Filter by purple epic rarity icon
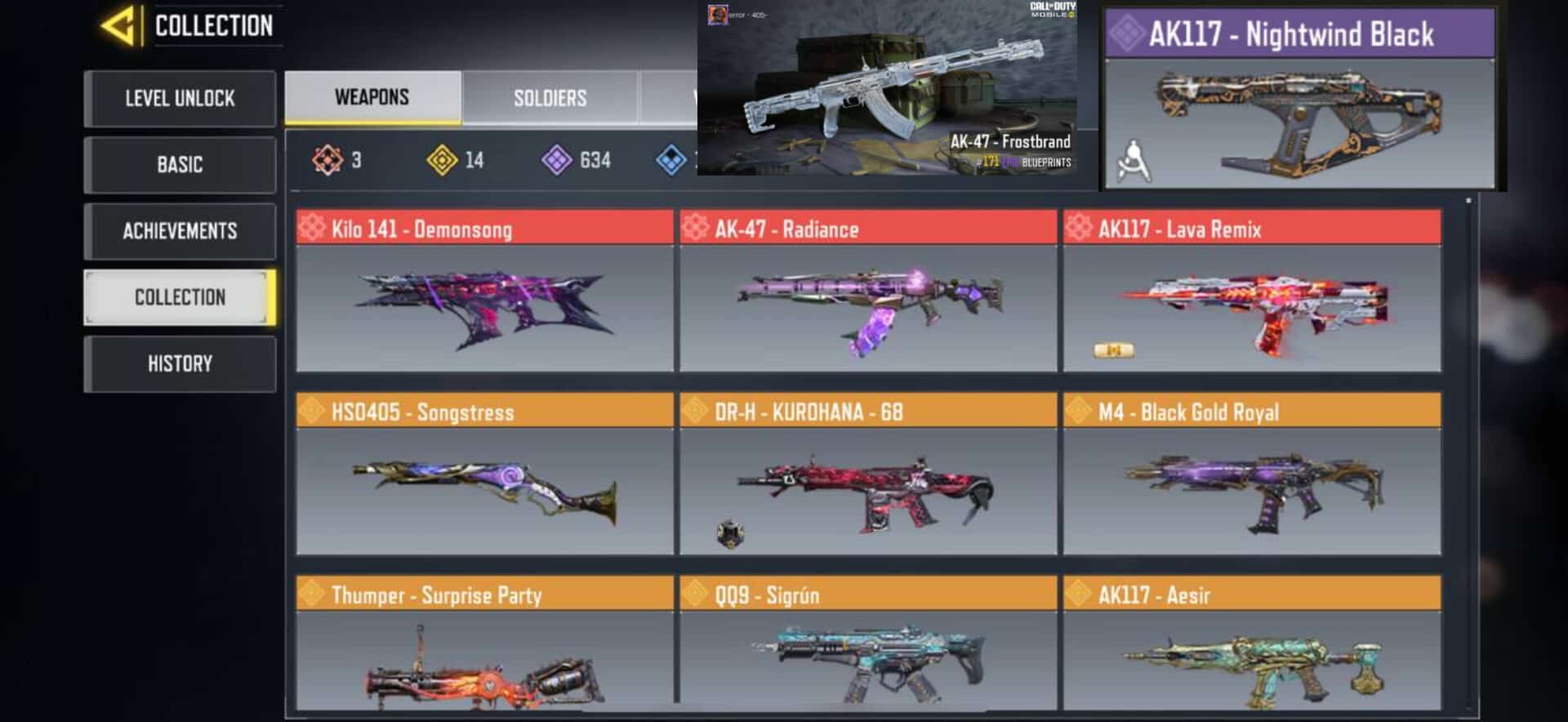The image size is (1568, 722). [x=557, y=160]
